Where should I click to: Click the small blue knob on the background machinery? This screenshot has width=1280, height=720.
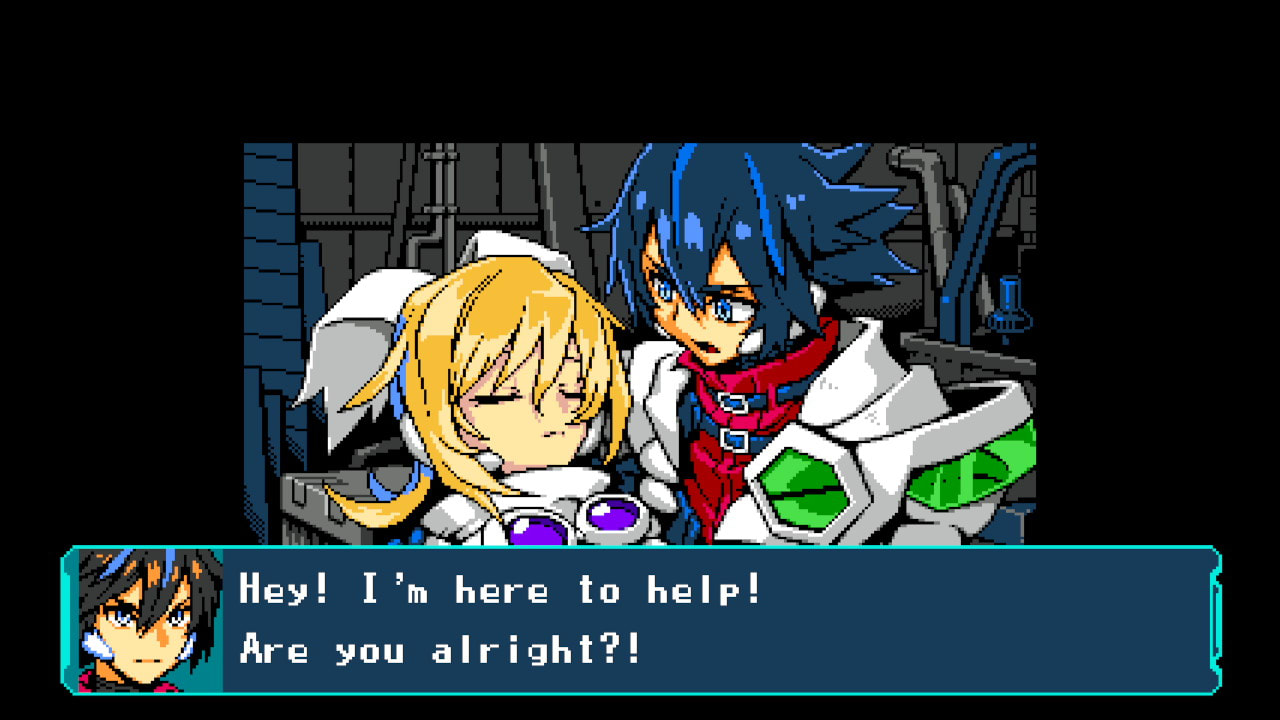pos(1005,310)
